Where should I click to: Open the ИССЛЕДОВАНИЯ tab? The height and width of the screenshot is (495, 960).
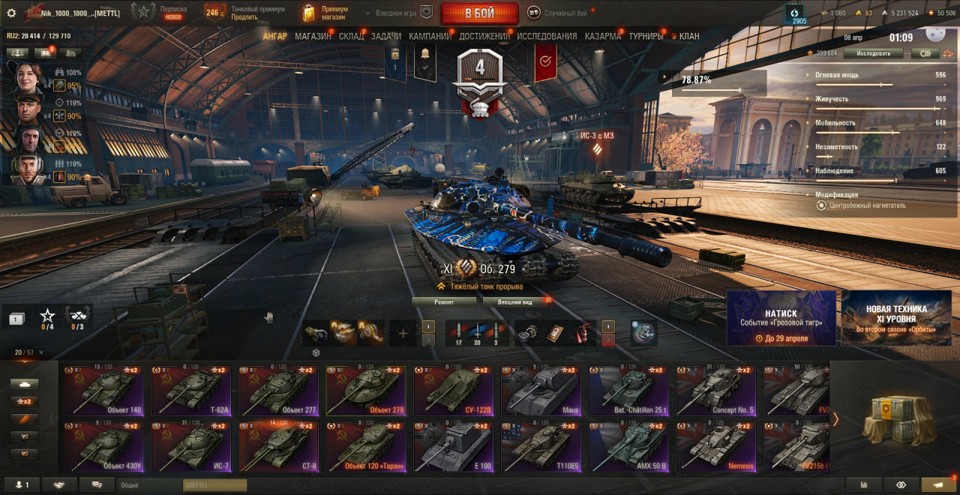[x=547, y=36]
